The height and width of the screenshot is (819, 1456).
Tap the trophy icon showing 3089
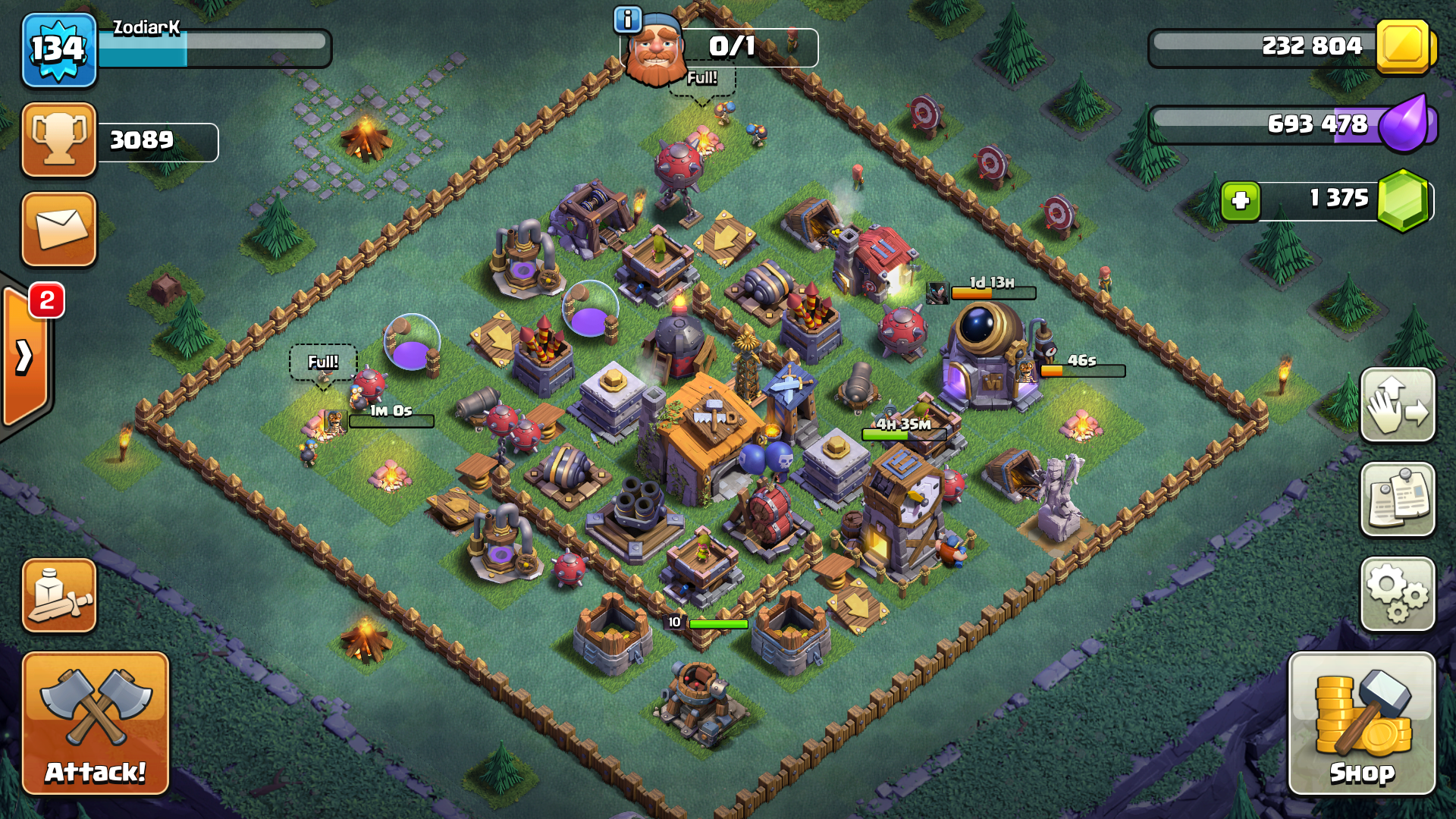(59, 139)
